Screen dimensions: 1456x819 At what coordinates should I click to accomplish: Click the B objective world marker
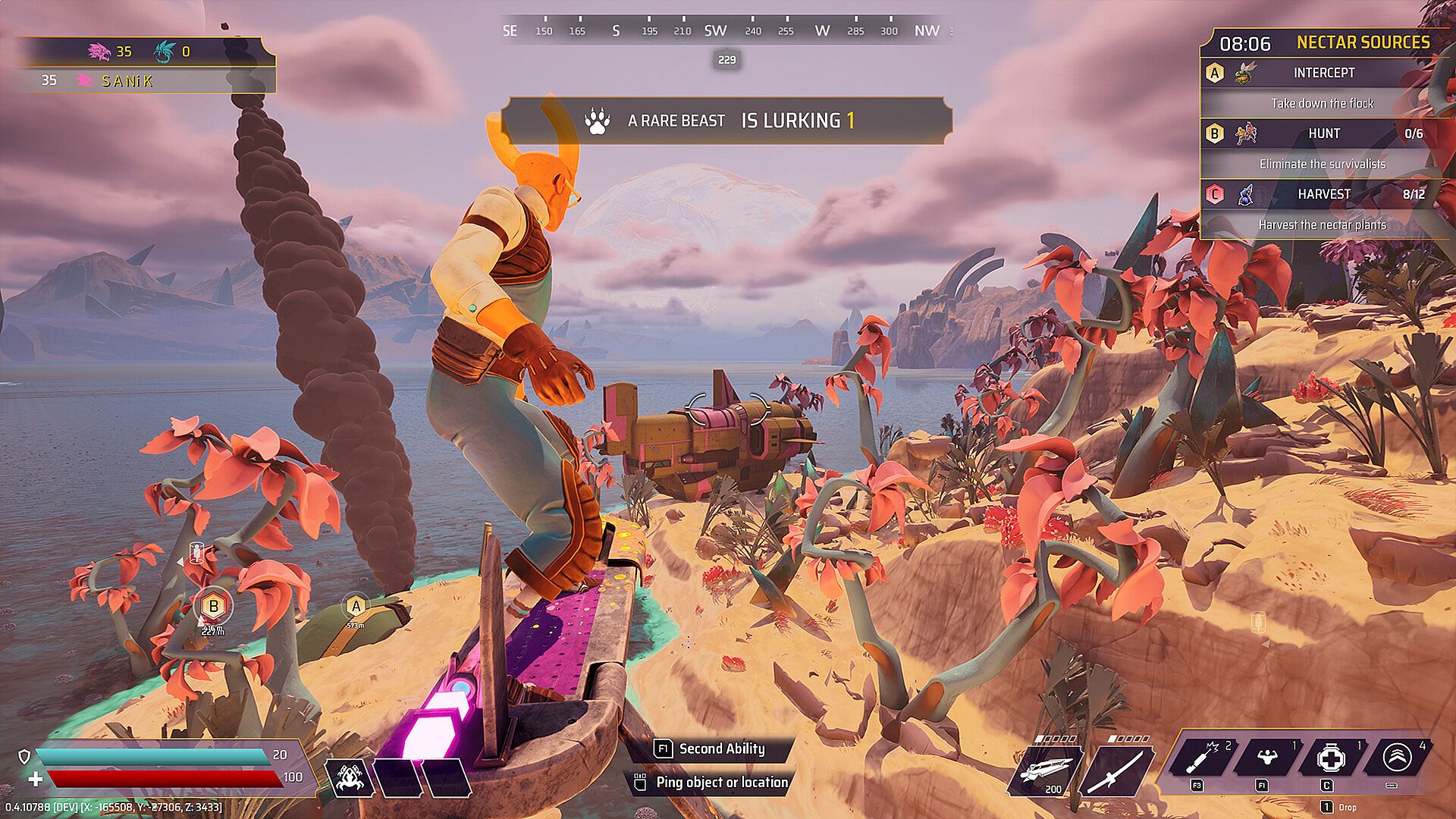213,607
